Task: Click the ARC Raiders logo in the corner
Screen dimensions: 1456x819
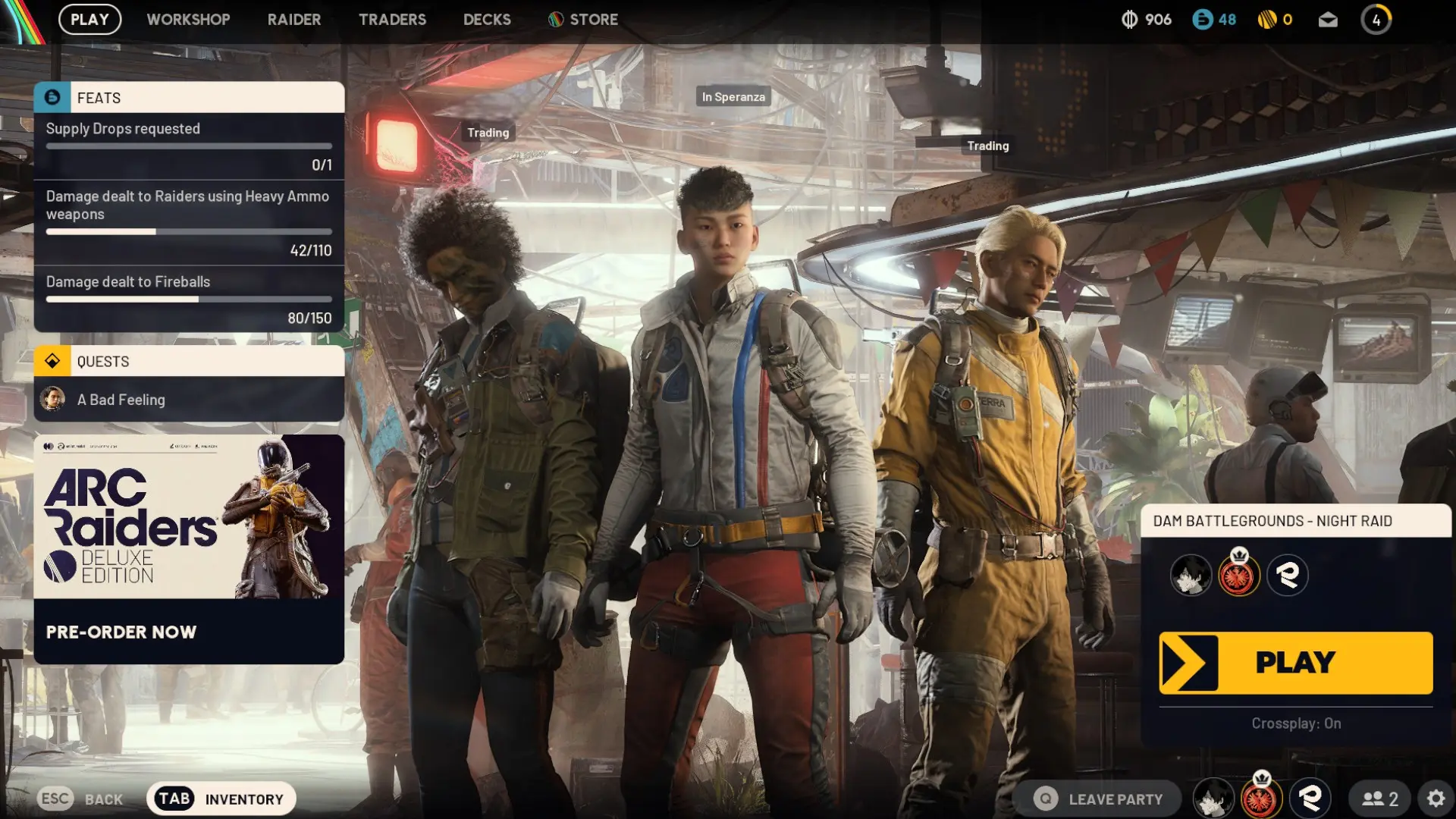Action: [x=15, y=20]
